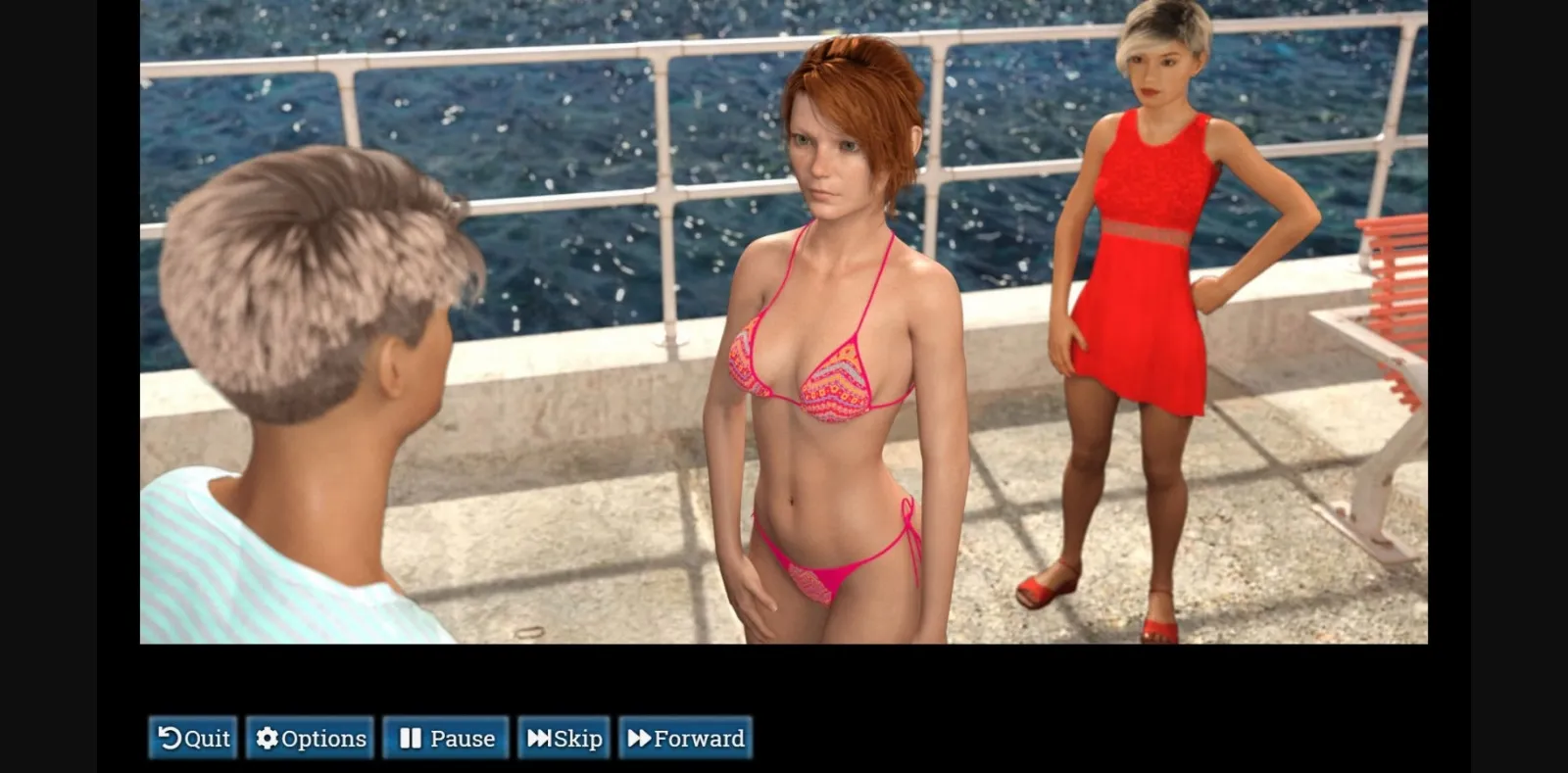This screenshot has height=773, width=1568.
Task: Click the double-arrow Forward icon
Action: 638,738
